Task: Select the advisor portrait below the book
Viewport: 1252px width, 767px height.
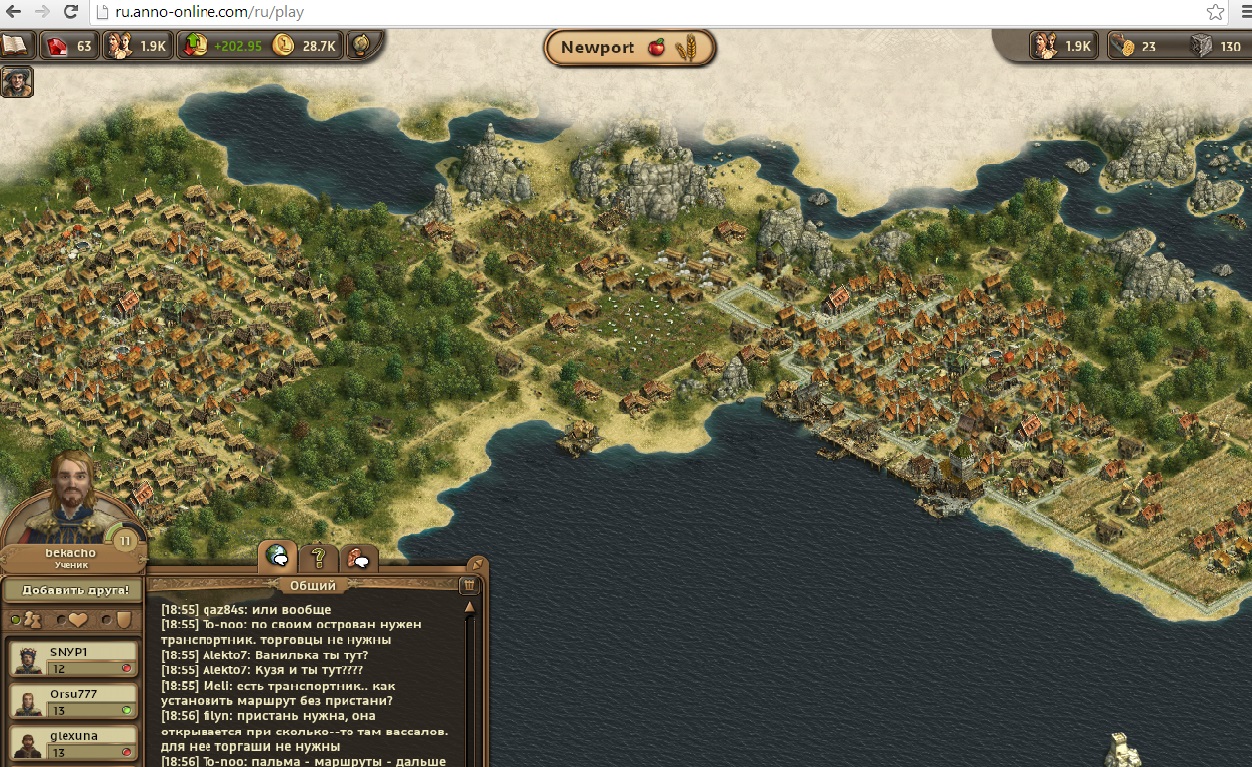Action: click(16, 81)
